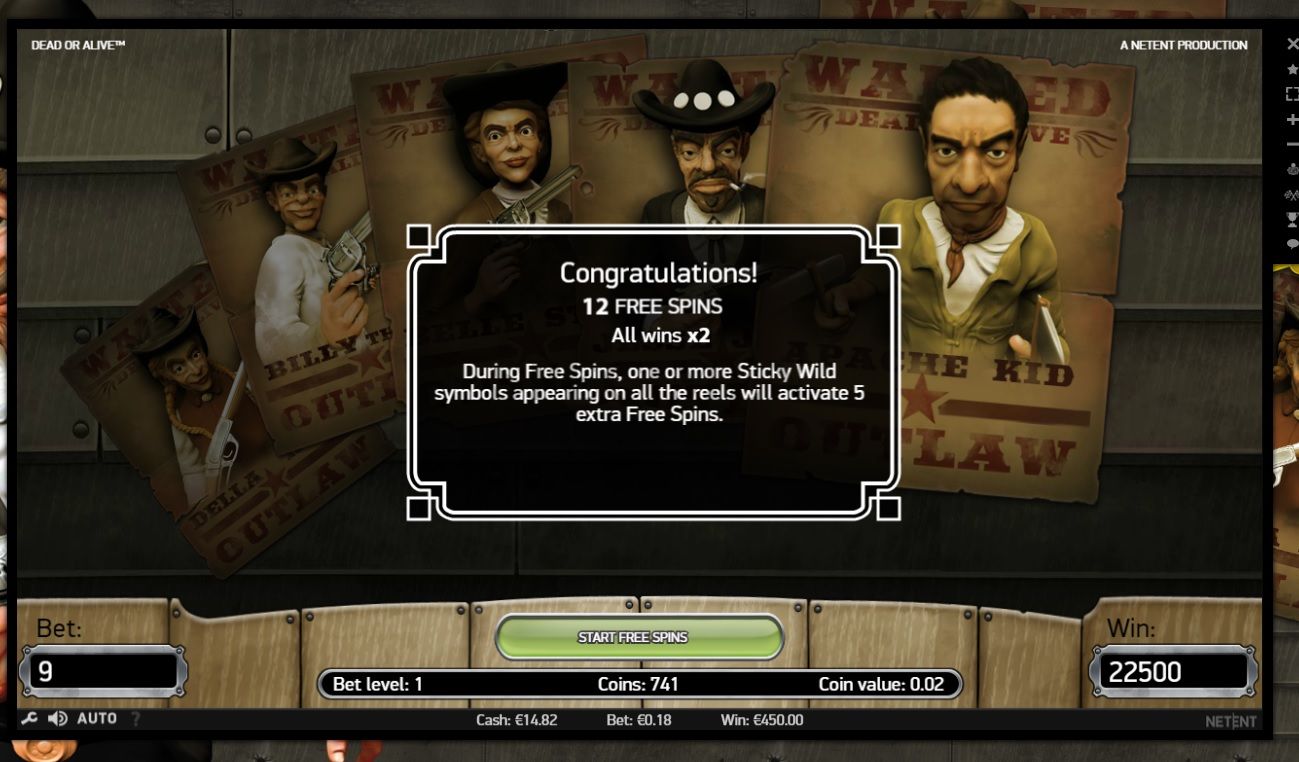This screenshot has height=762, width=1299.
Task: Close the game with the X icon
Action: pos(1292,44)
